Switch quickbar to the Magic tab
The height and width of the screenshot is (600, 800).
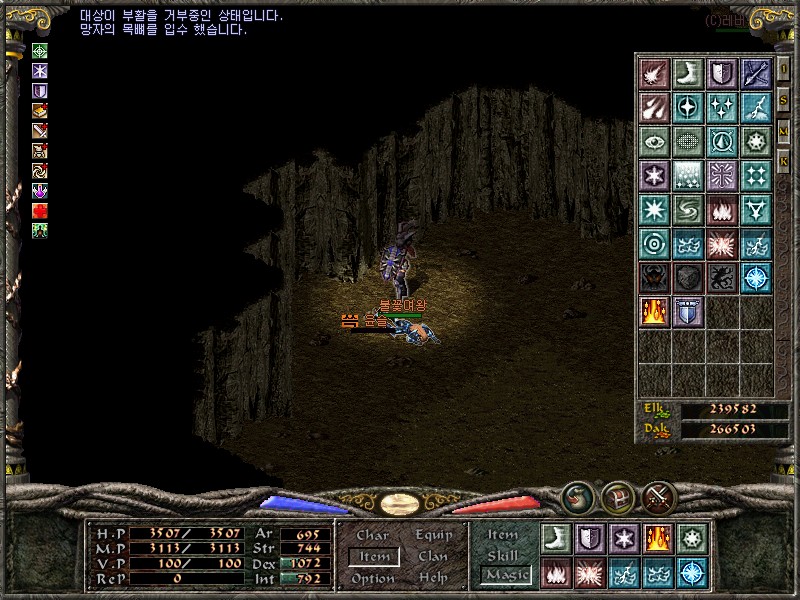(x=504, y=575)
